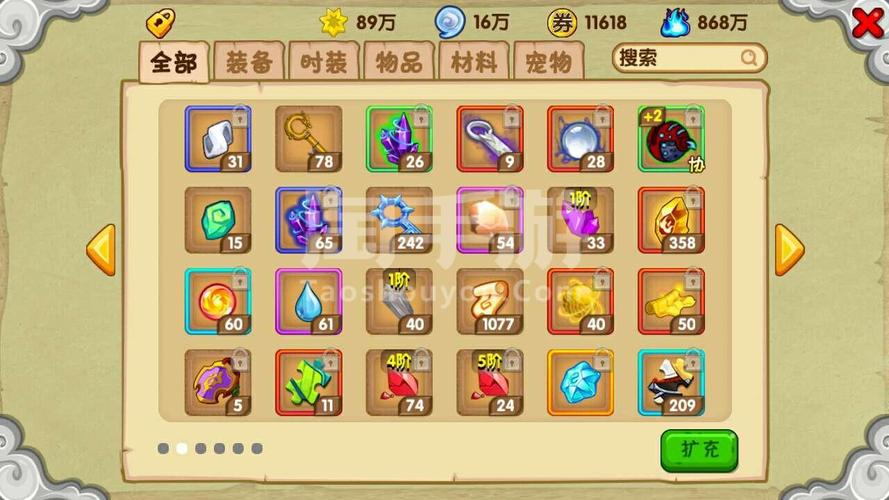
Task: Choose the crystal orb item slot
Action: [x=580, y=139]
